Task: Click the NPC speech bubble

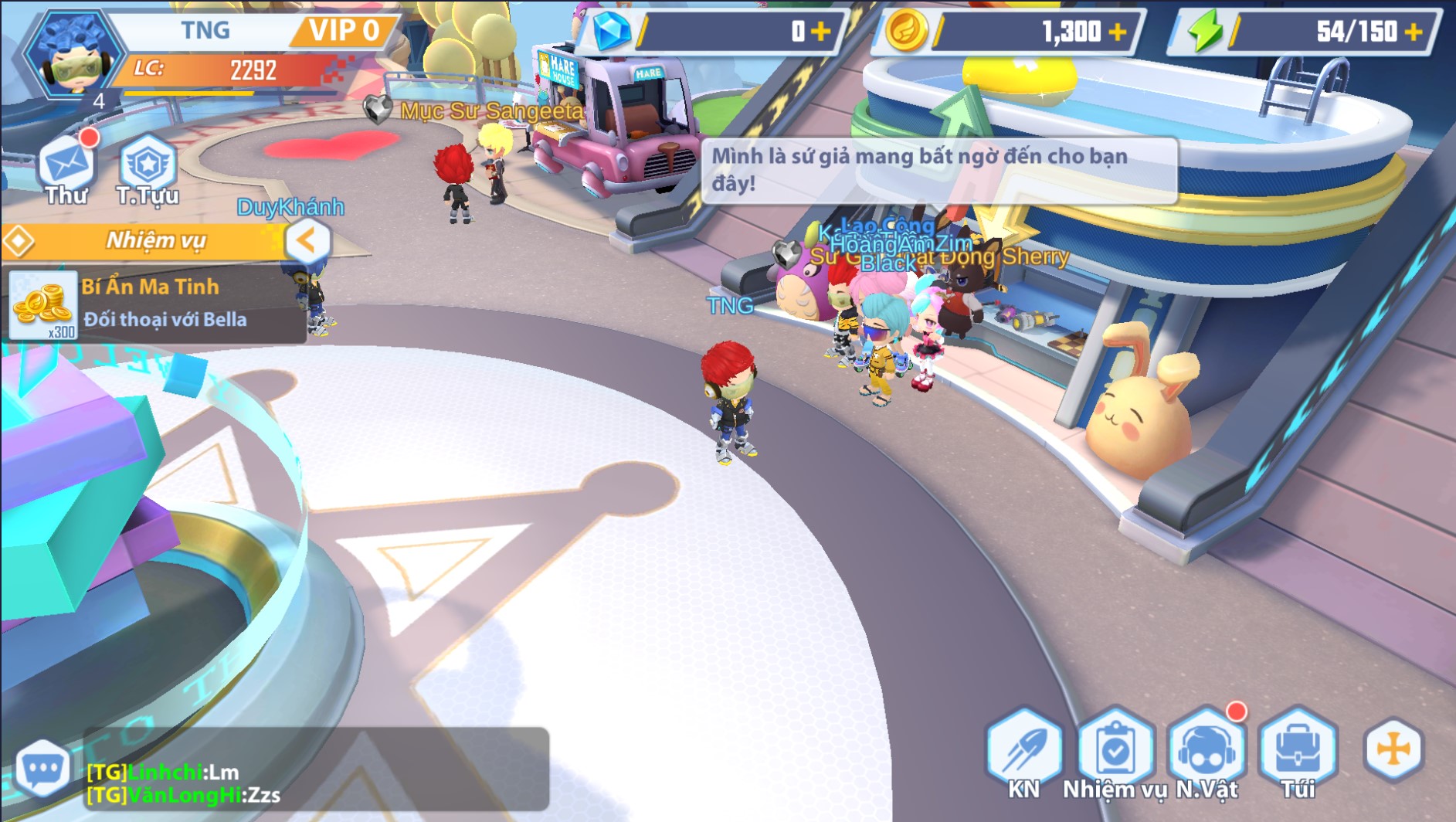Action: (938, 170)
